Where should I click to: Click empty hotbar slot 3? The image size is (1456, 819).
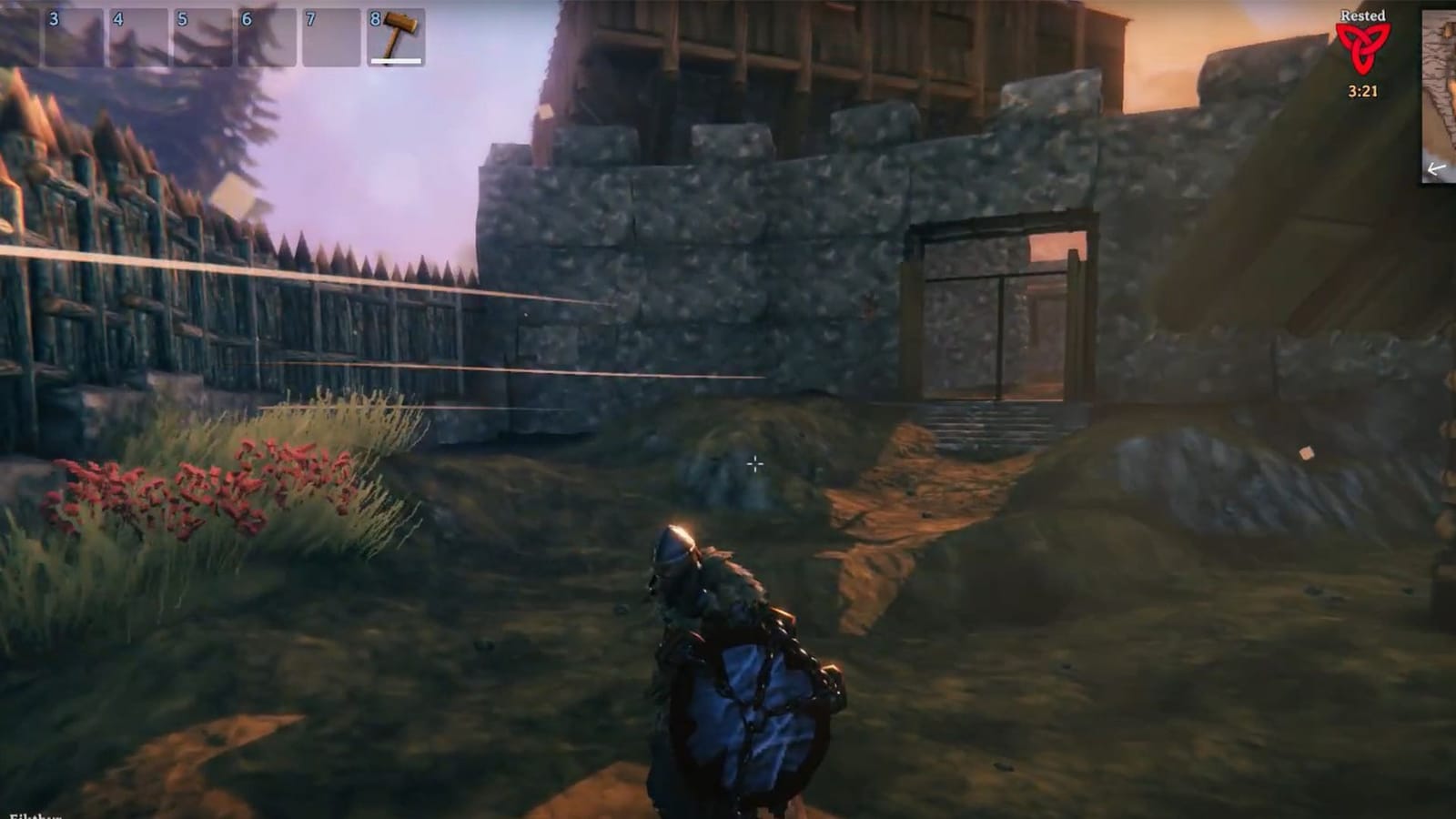tap(73, 36)
